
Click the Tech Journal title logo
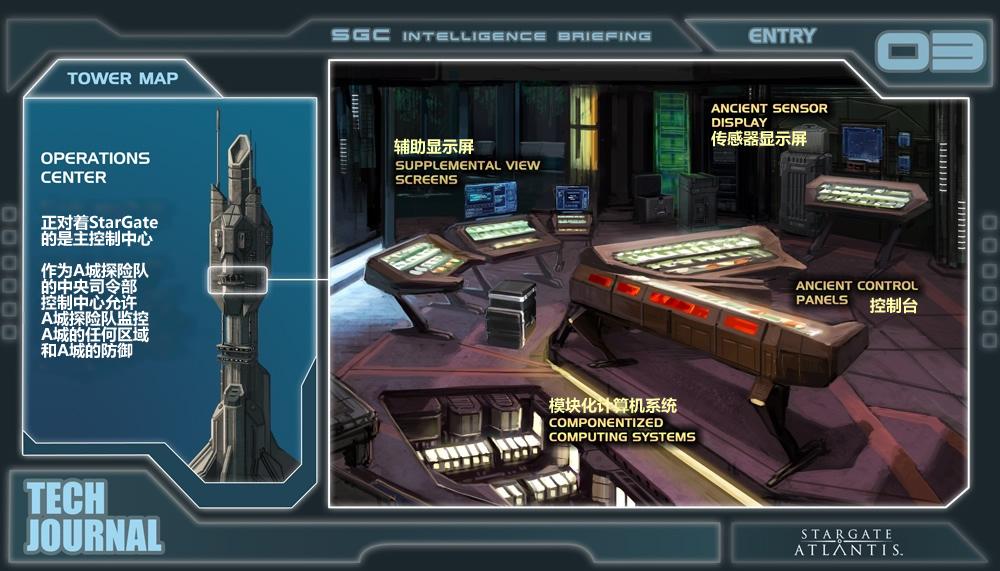point(92,517)
